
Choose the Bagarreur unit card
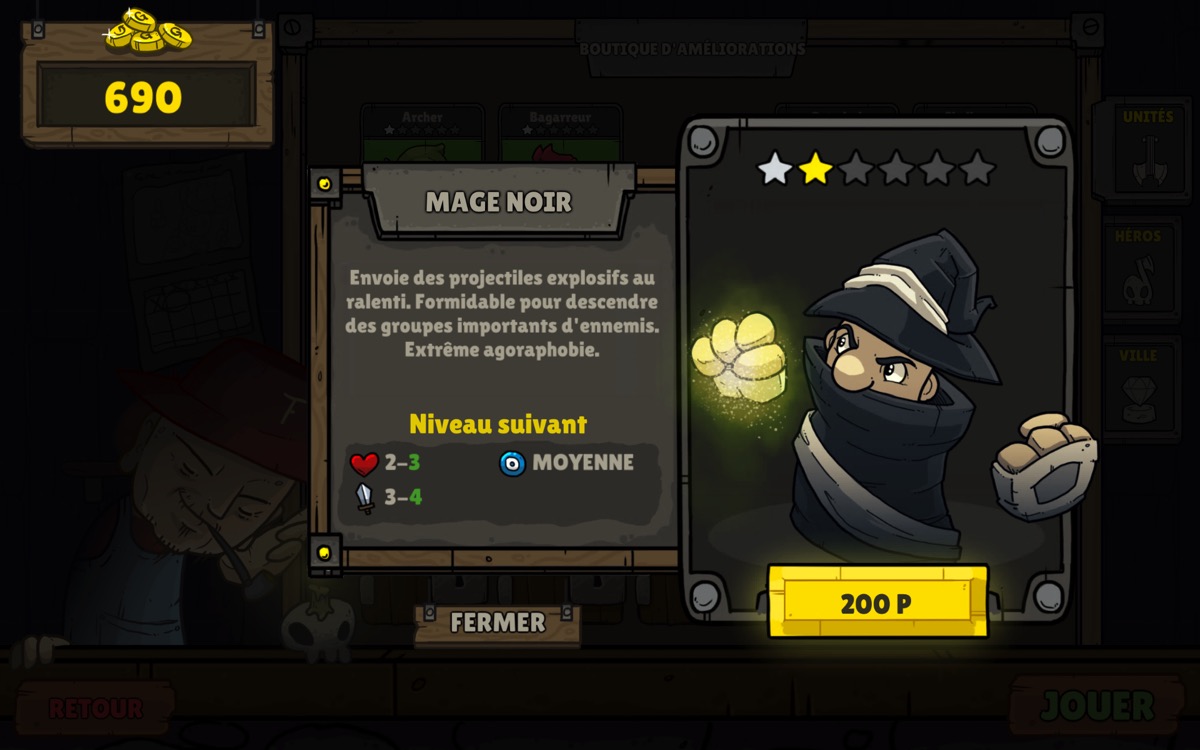coord(560,132)
